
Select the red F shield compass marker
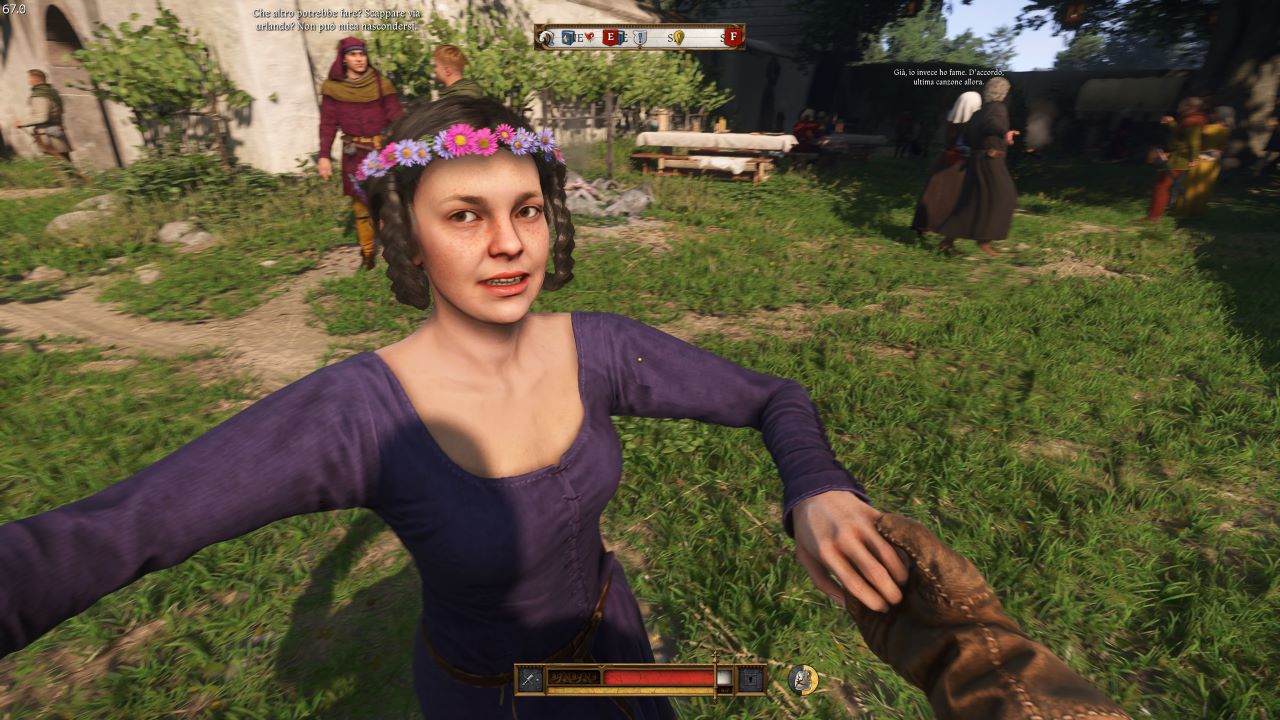(733, 38)
